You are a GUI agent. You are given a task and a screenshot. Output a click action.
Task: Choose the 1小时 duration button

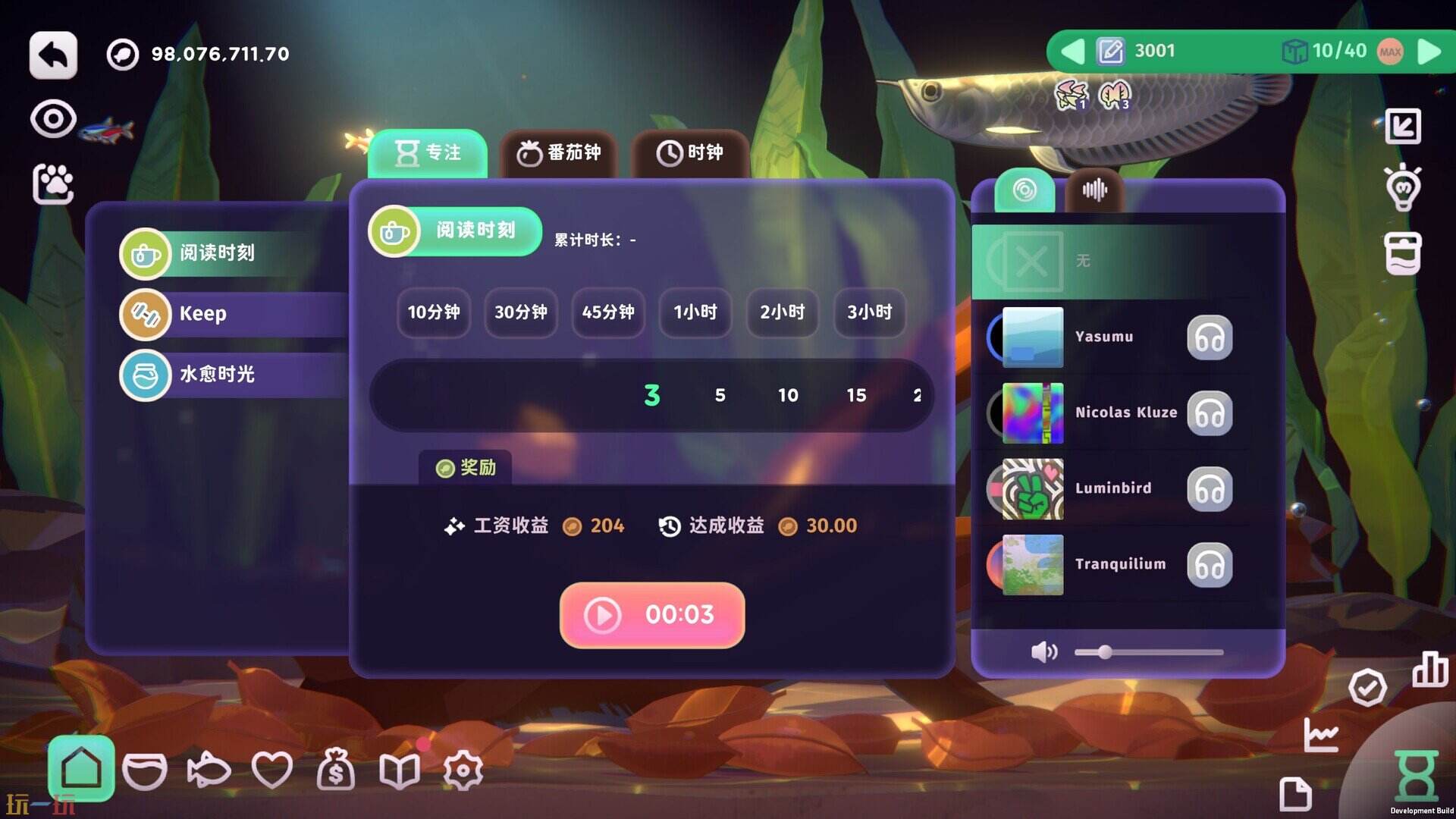pyautogui.click(x=695, y=313)
